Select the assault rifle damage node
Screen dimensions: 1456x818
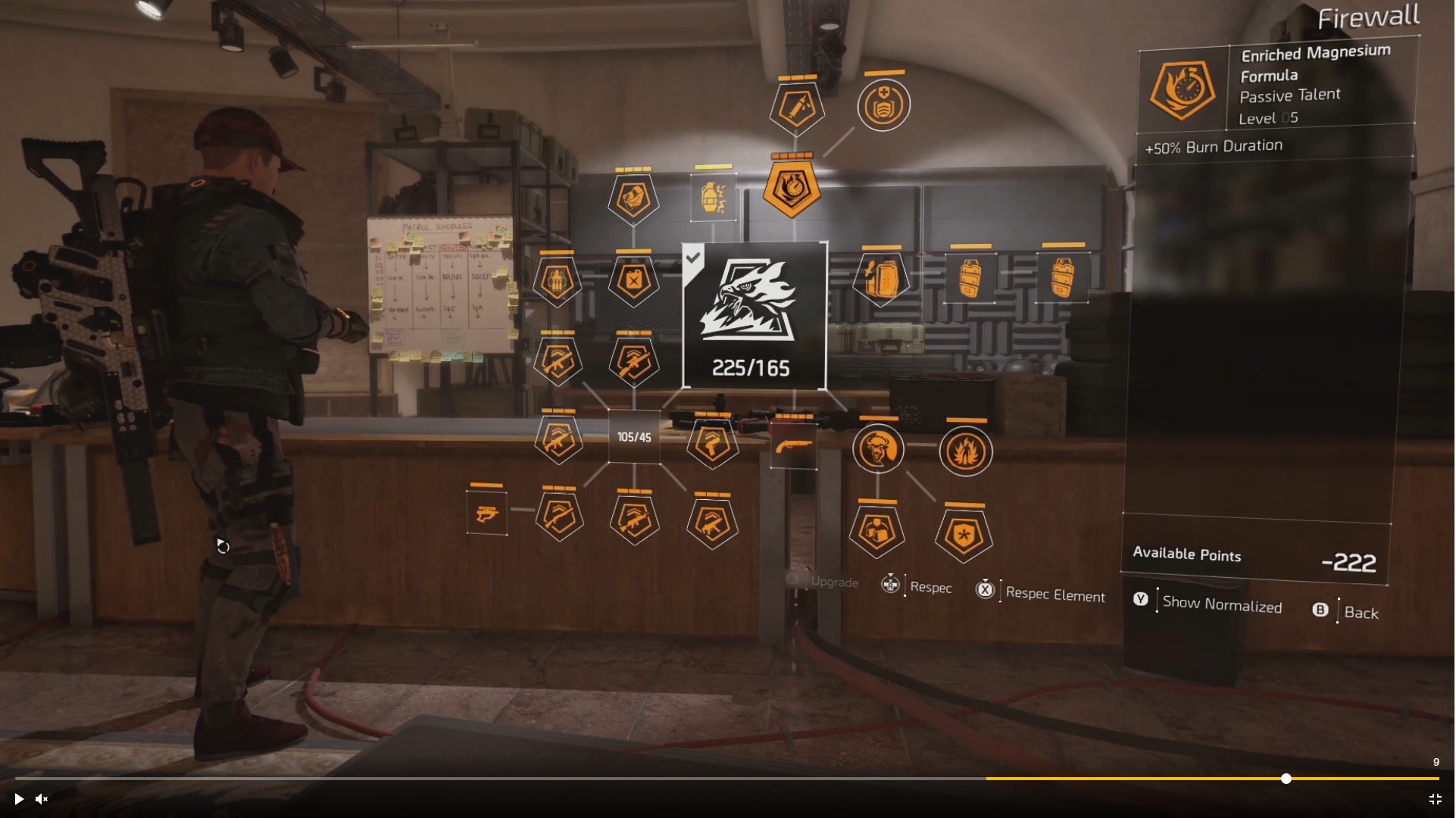[x=634, y=520]
